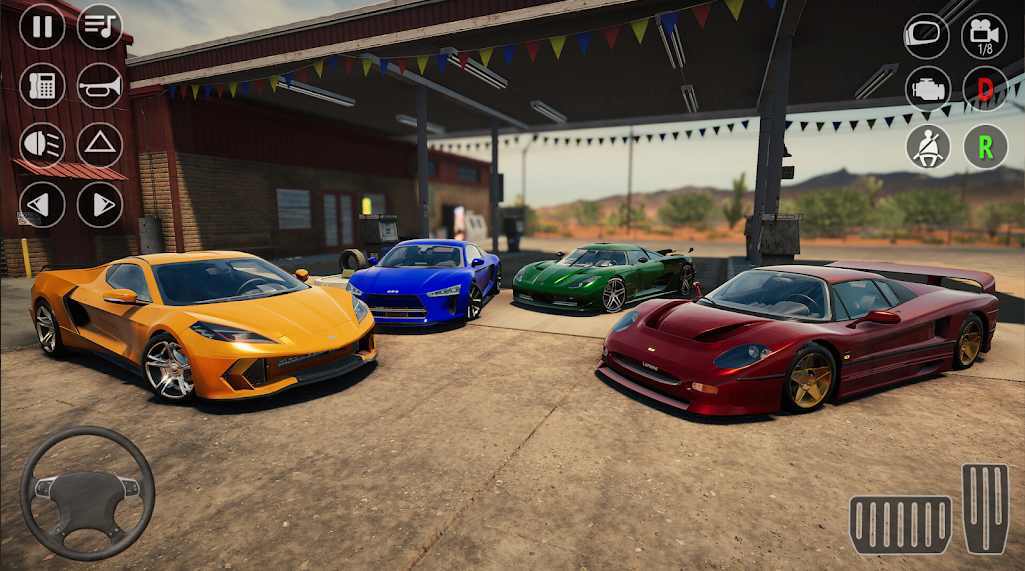Shift into Reverse with the R button
1025x571 pixels.
[x=985, y=147]
